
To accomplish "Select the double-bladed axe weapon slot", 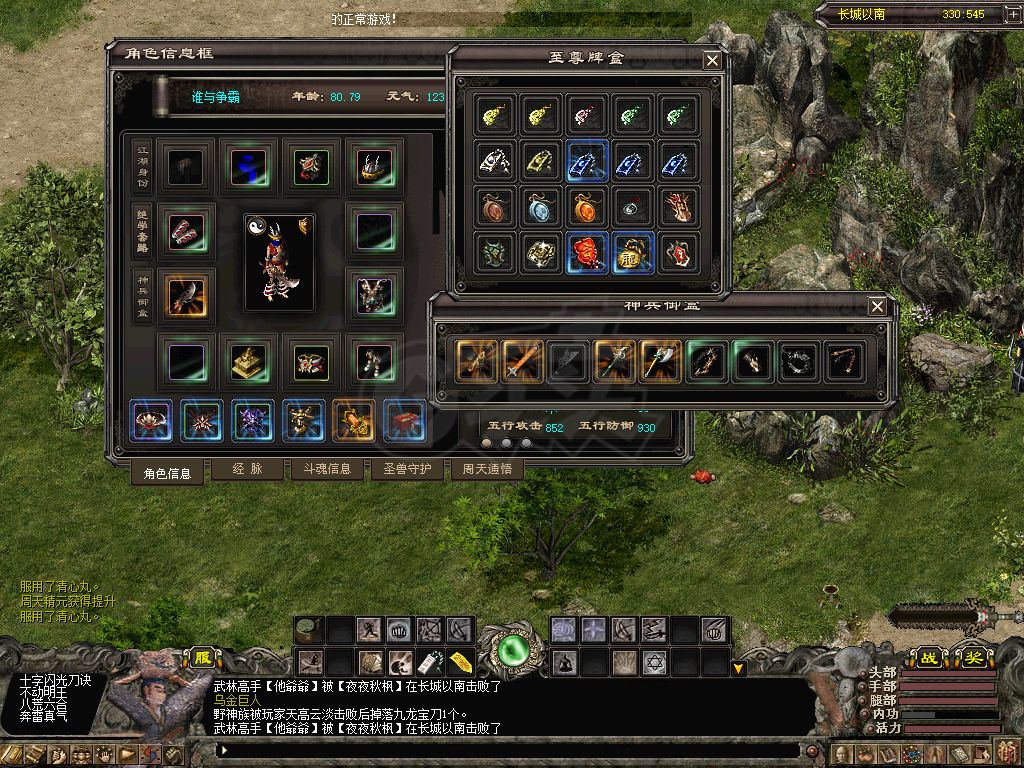I will point(661,361).
